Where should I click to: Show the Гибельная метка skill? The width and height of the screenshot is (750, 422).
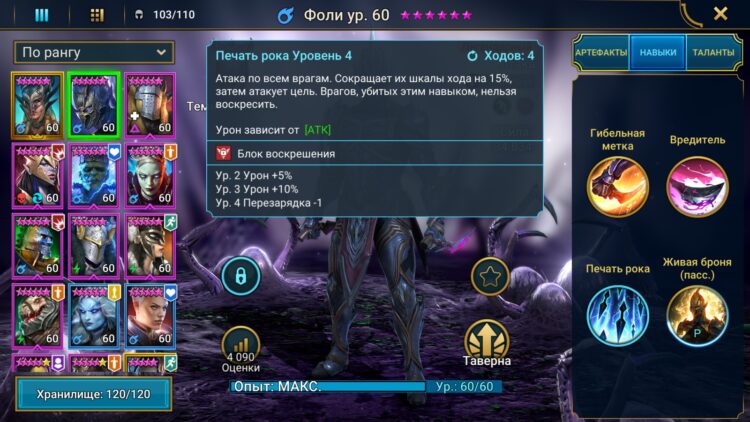point(617,186)
